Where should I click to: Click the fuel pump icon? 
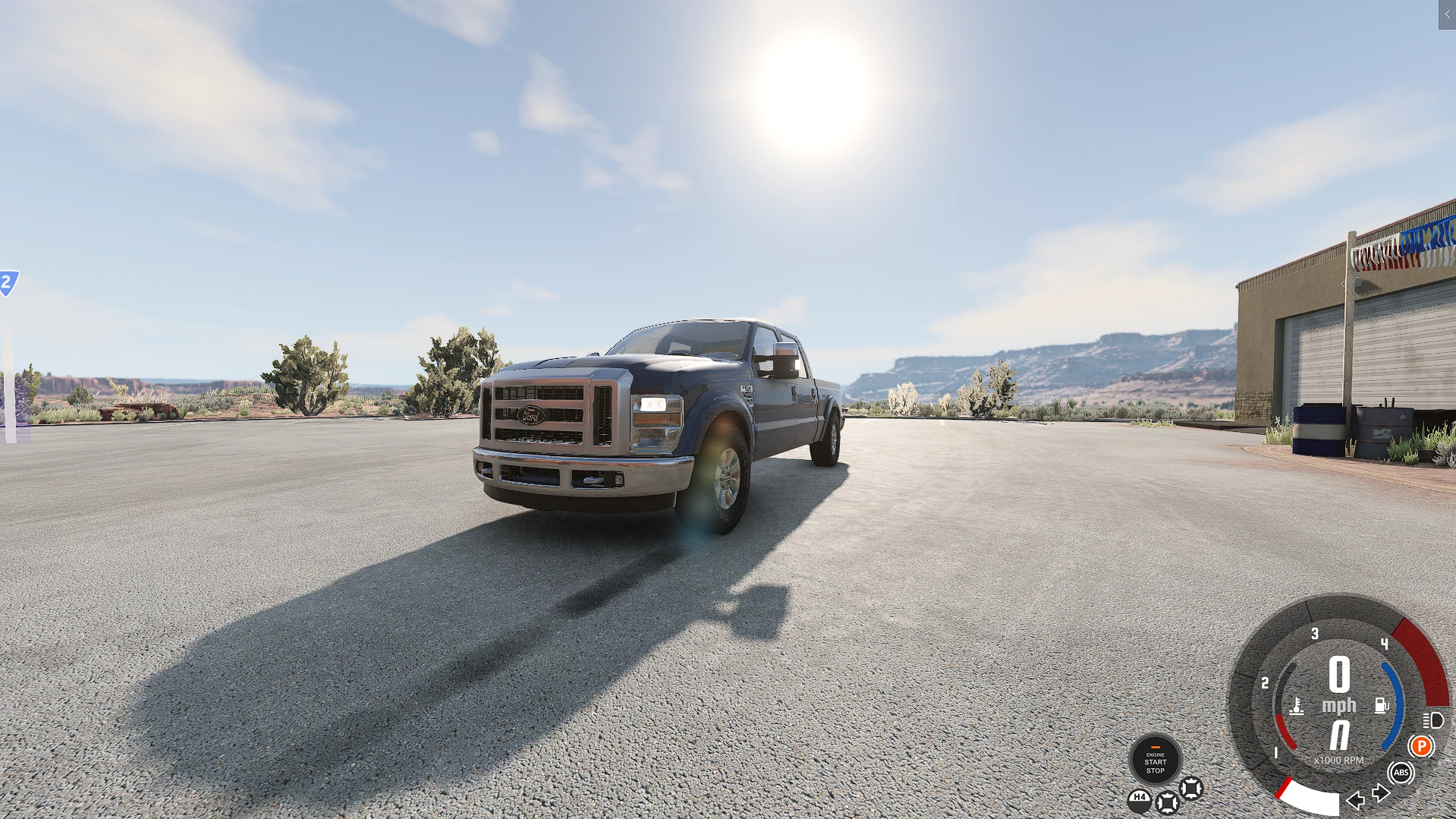1381,706
